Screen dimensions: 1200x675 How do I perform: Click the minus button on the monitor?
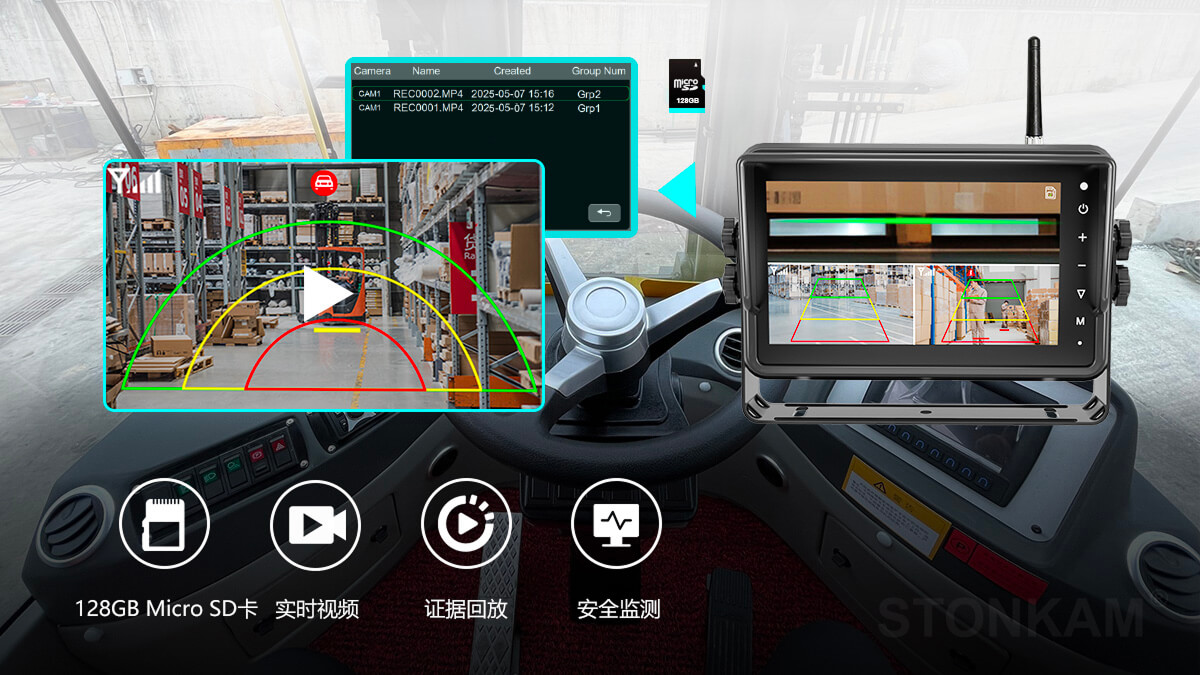click(x=1082, y=265)
